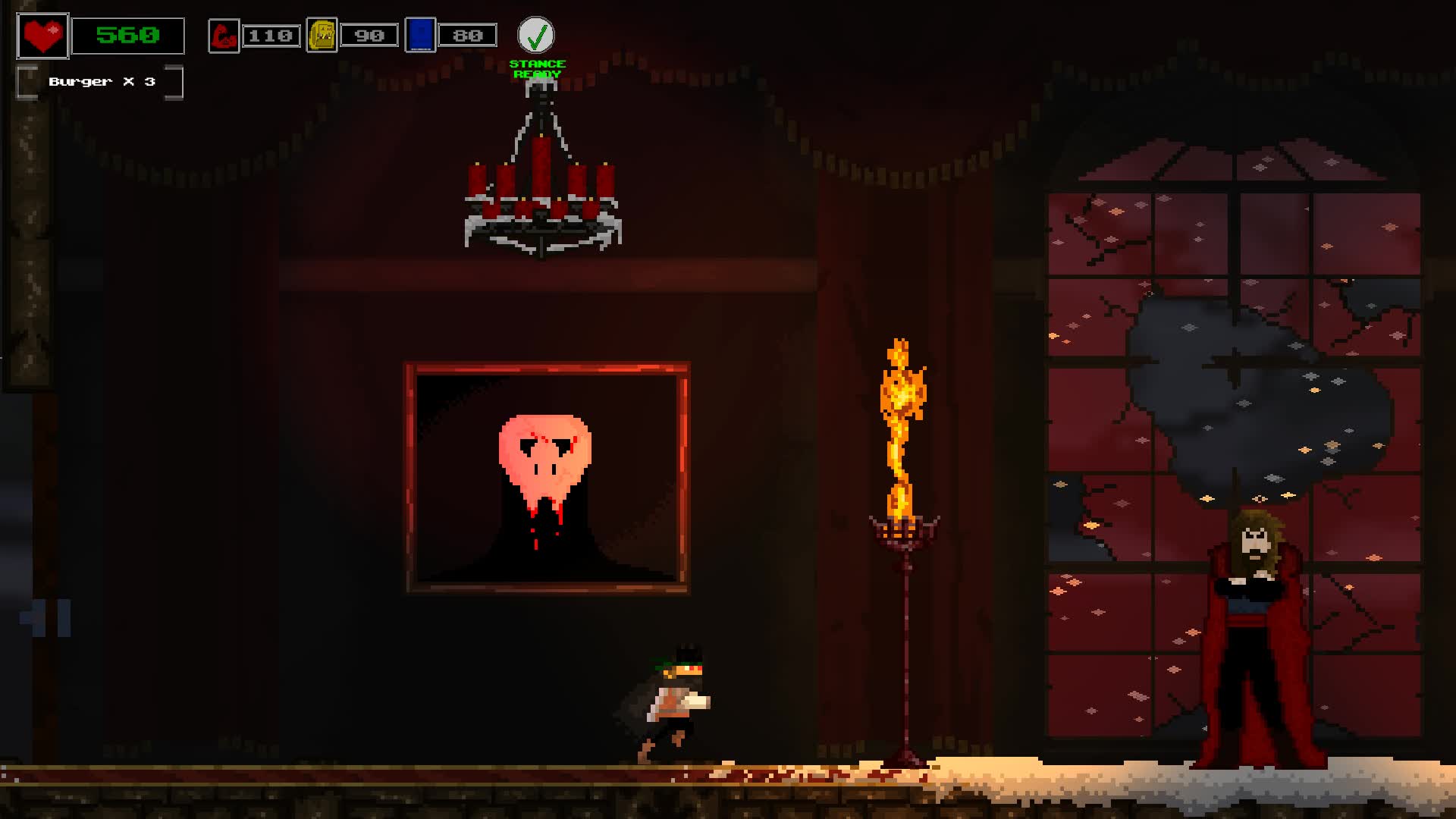Click the yellow card stat icon
The image size is (1456, 819).
click(x=322, y=34)
